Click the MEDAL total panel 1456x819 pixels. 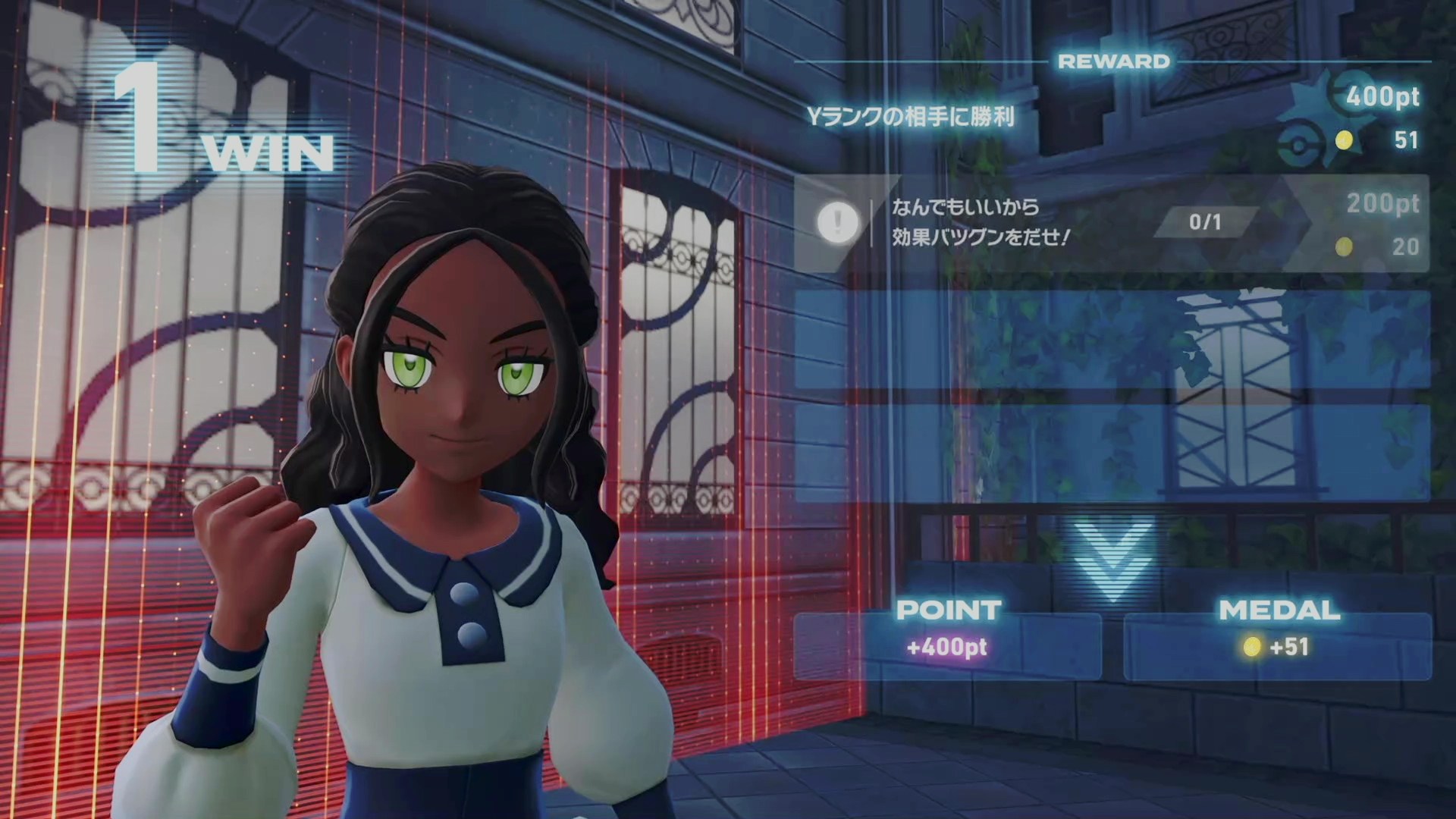1278,646
